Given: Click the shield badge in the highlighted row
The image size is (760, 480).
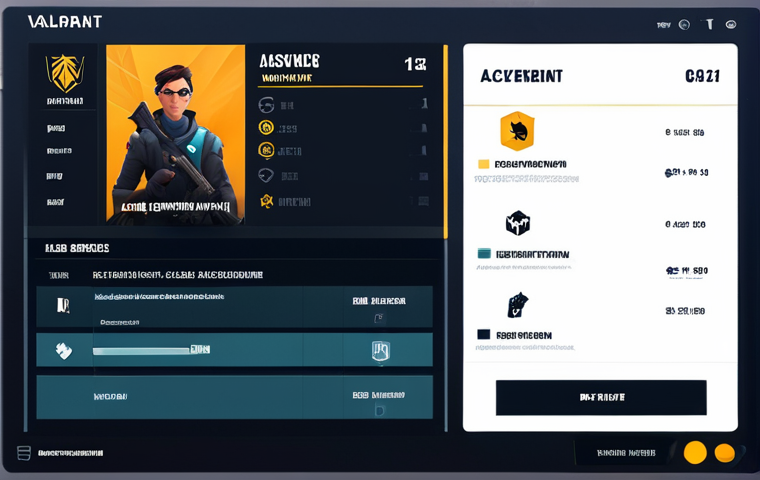Looking at the screenshot, I should (x=380, y=350).
